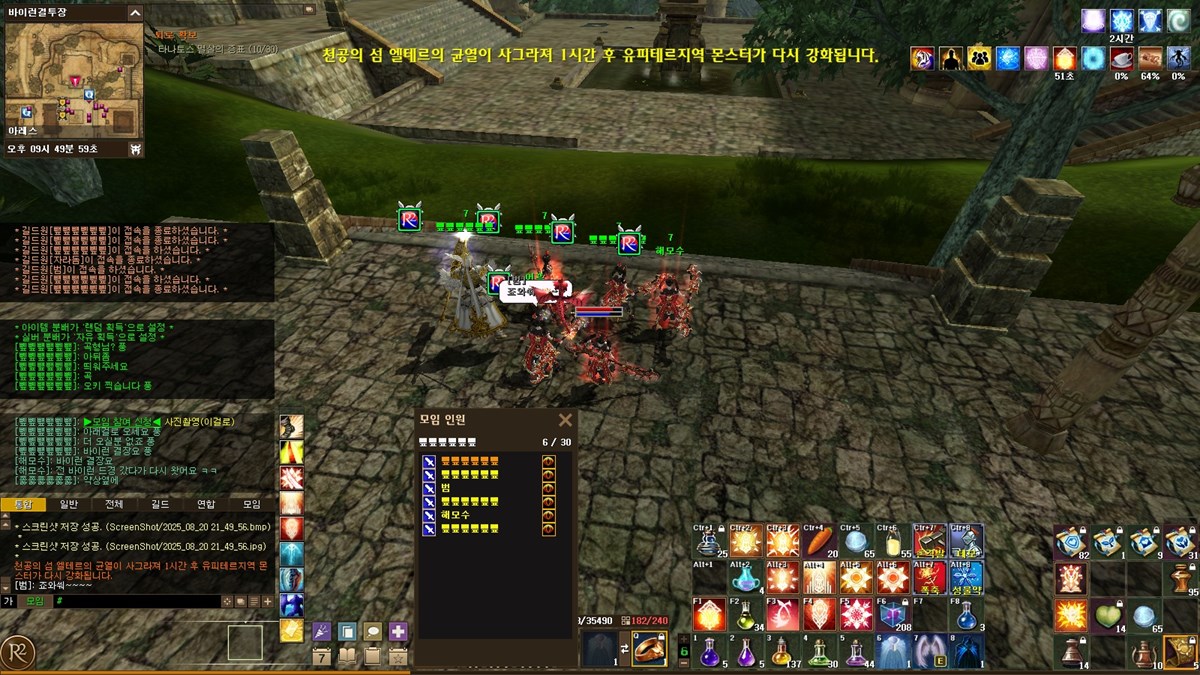Switch to the 길드 chat tab
The height and width of the screenshot is (675, 1200).
(160, 505)
